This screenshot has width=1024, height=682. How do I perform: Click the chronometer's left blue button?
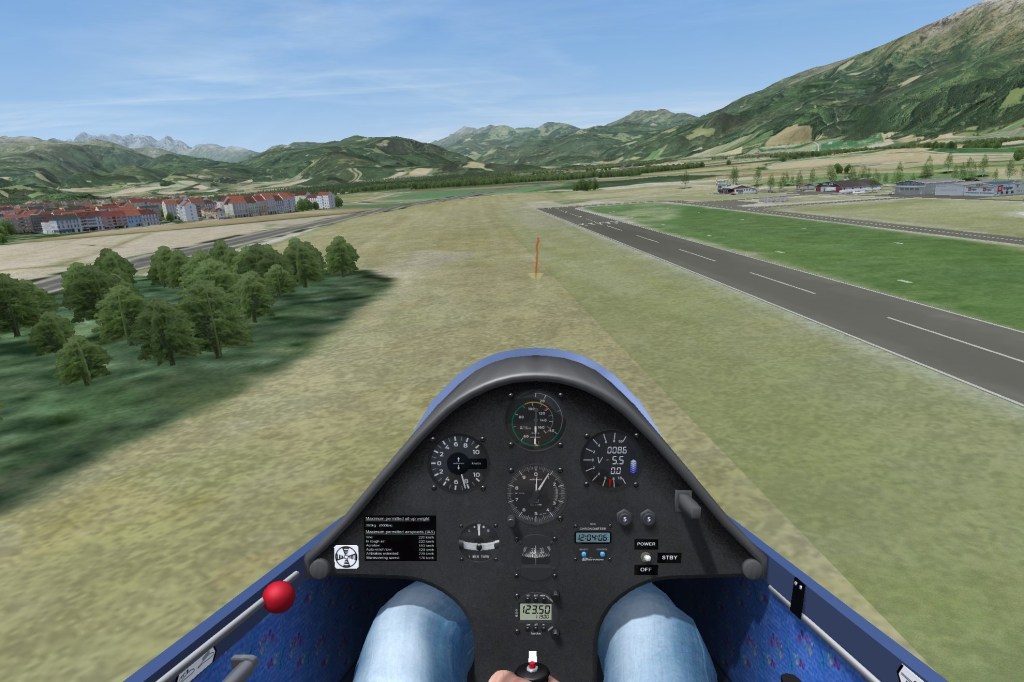coord(582,553)
